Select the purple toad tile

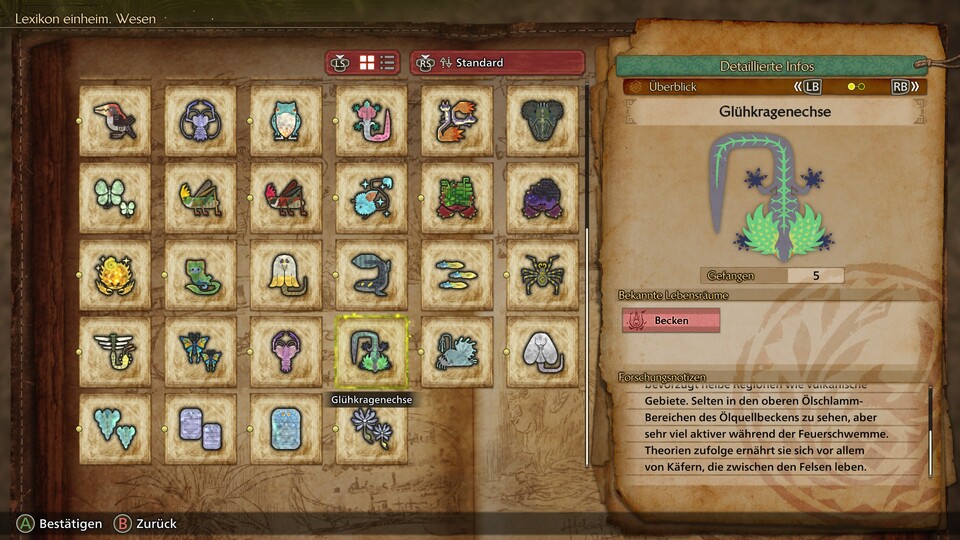tap(542, 197)
